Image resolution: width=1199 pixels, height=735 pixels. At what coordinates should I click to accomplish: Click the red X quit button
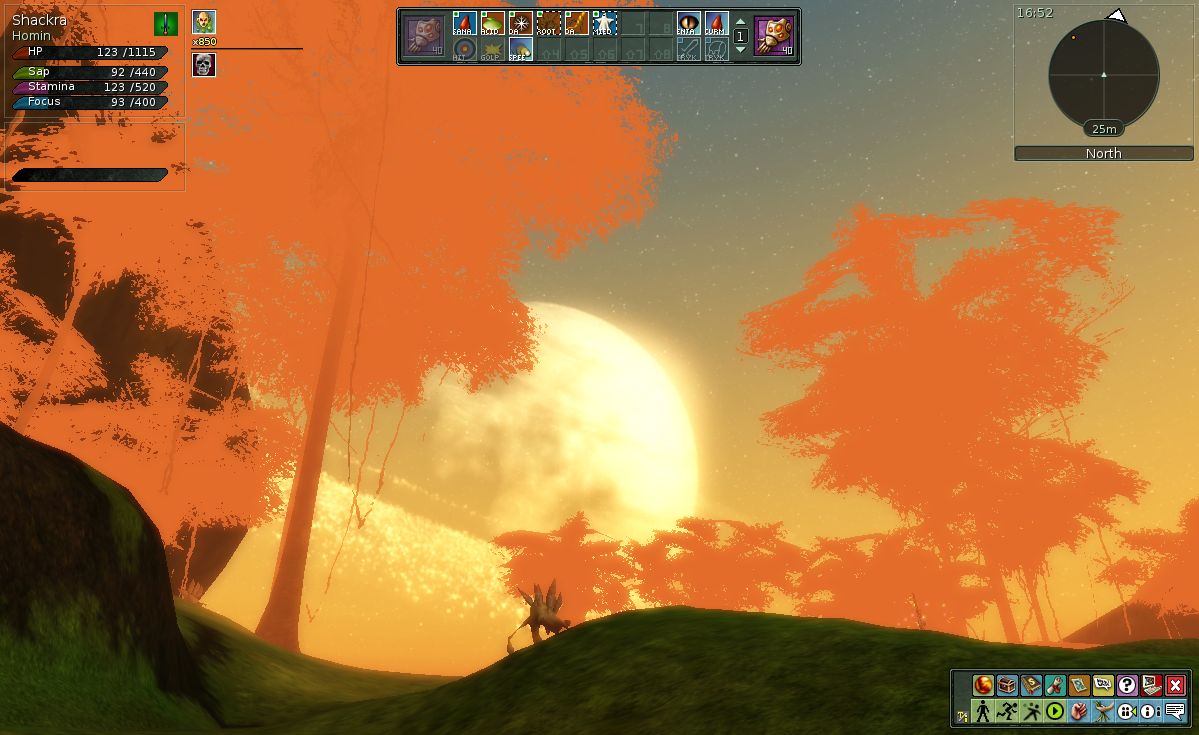click(1175, 686)
